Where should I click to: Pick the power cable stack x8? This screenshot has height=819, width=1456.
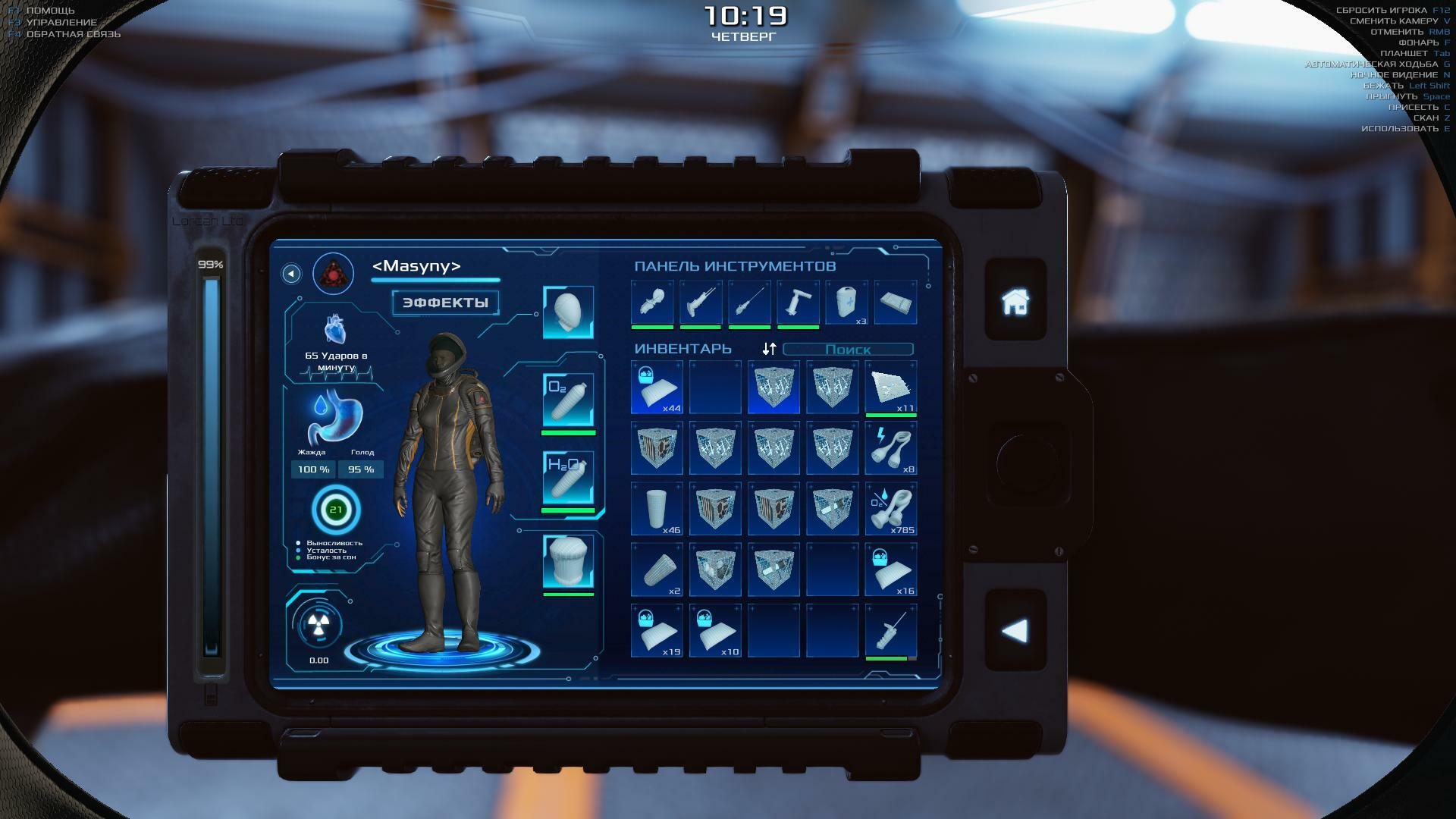[x=891, y=448]
